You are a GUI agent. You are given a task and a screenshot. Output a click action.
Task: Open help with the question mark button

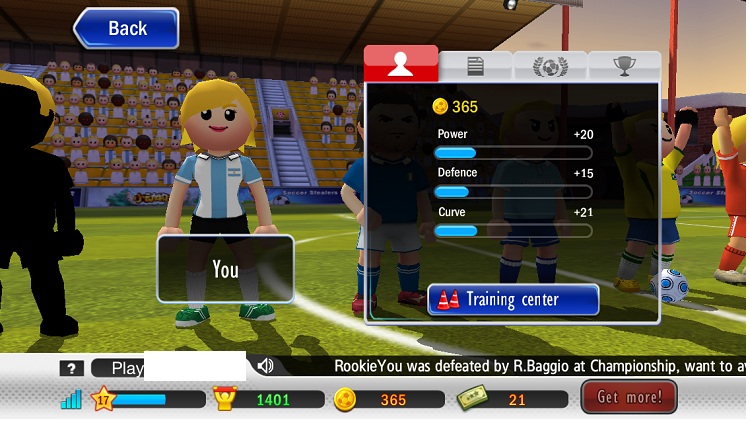(x=70, y=368)
